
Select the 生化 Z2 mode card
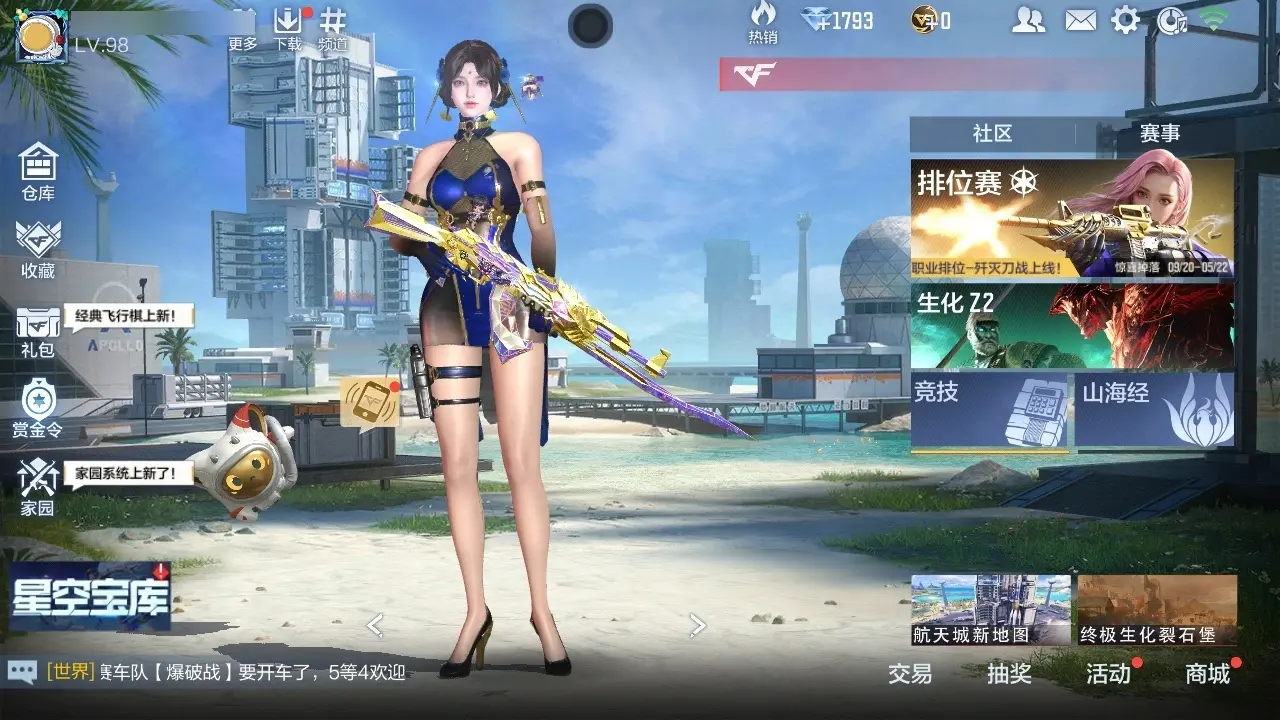click(1071, 326)
